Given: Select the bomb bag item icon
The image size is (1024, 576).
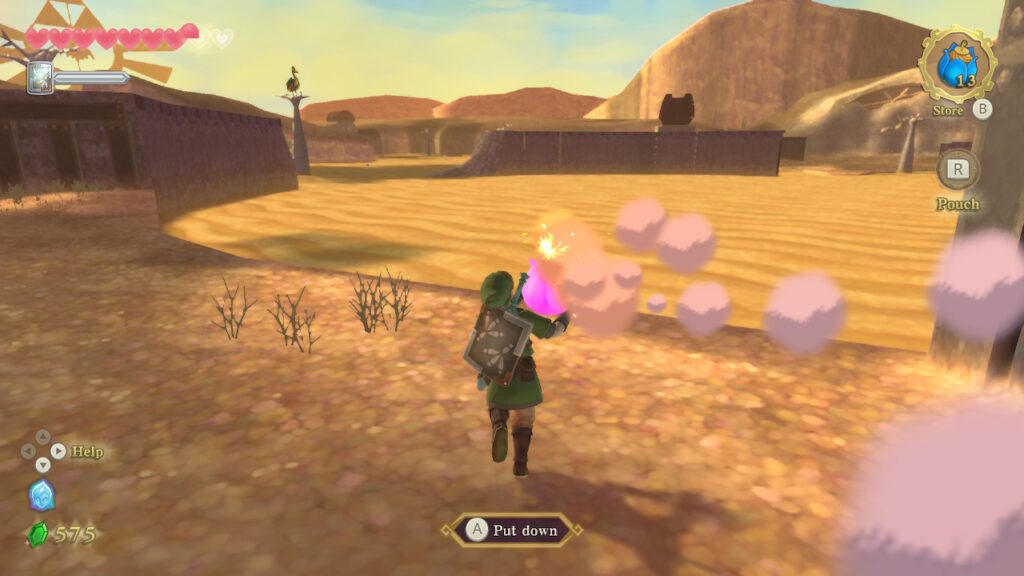Looking at the screenshot, I should coord(957,65).
